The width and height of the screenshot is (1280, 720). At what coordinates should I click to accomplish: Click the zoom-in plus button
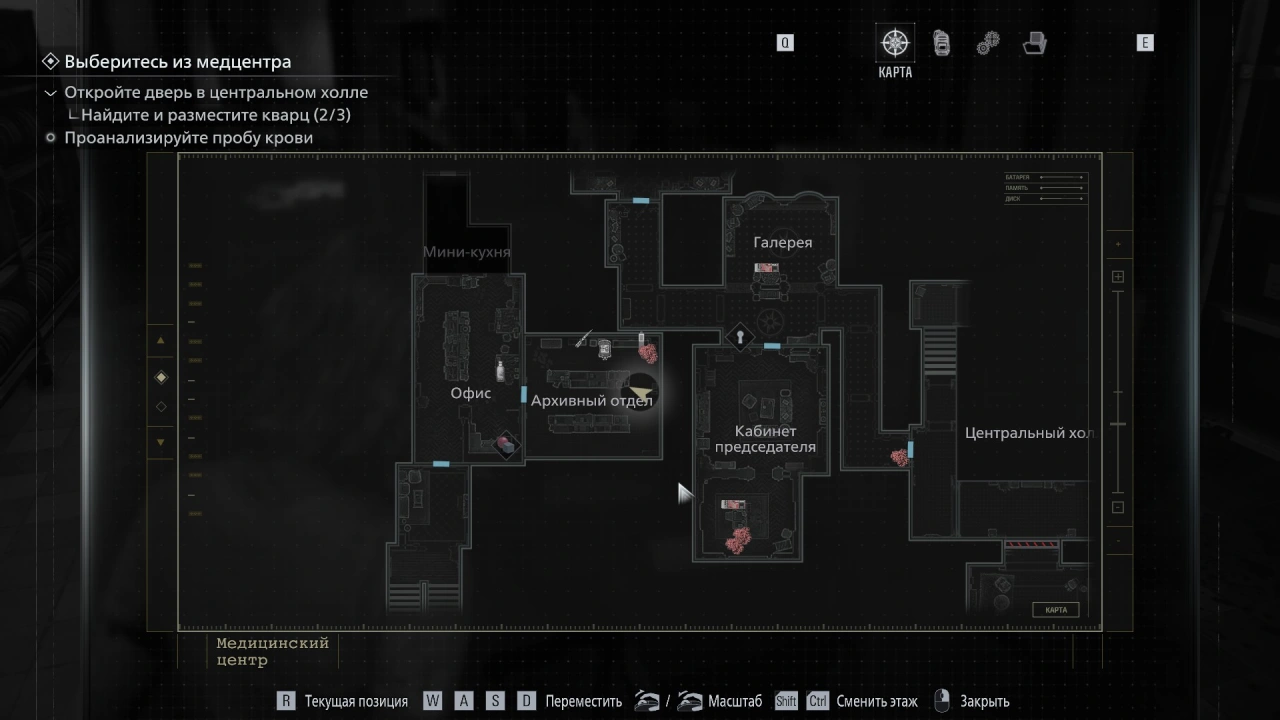(1118, 277)
